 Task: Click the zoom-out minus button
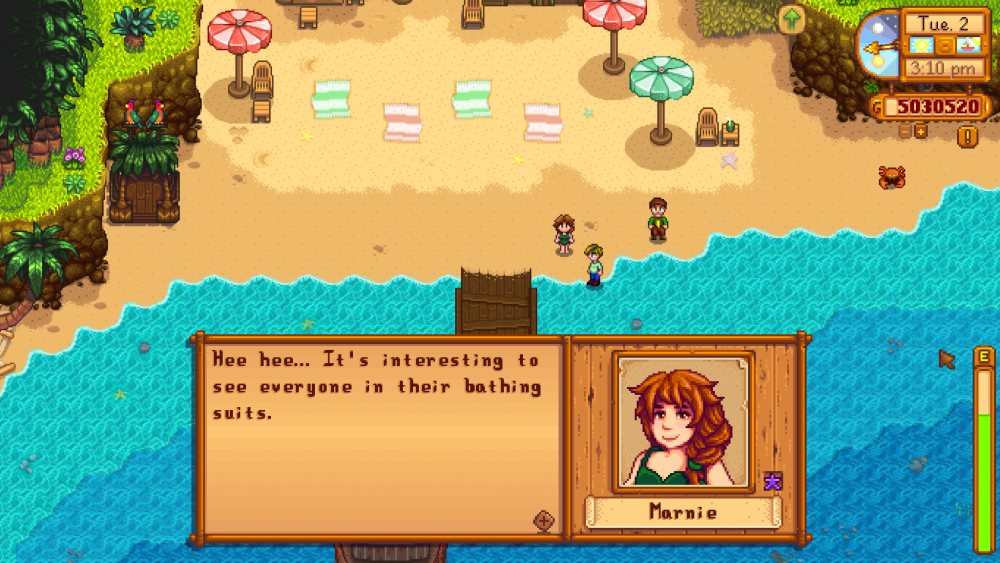tap(905, 131)
